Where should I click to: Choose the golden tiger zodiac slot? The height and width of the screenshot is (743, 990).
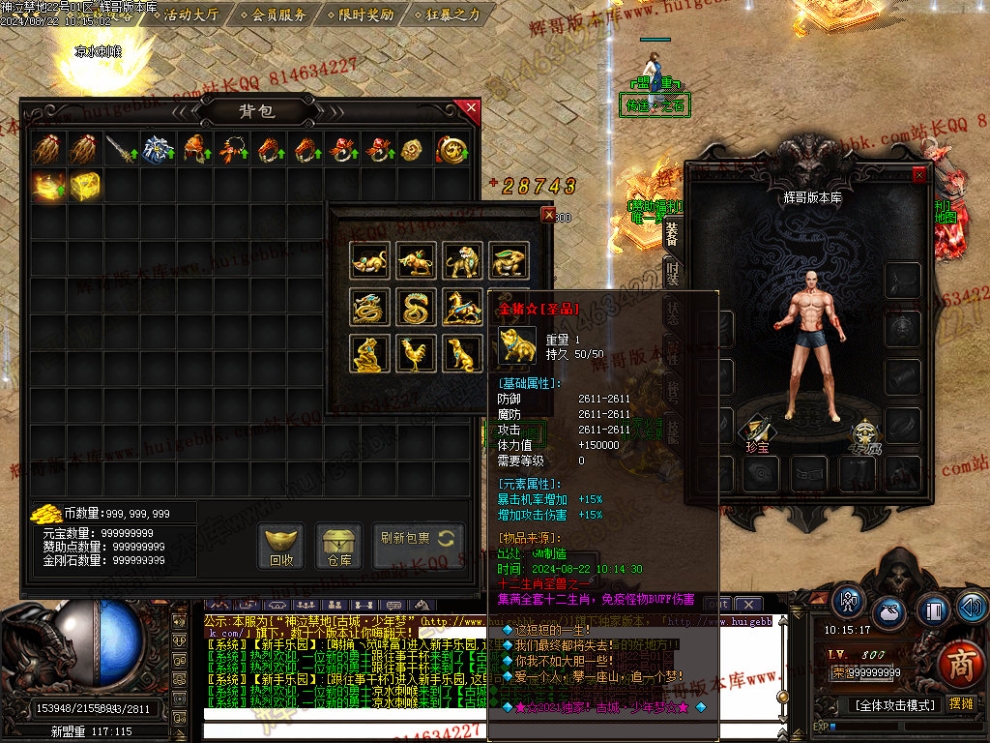tap(463, 260)
